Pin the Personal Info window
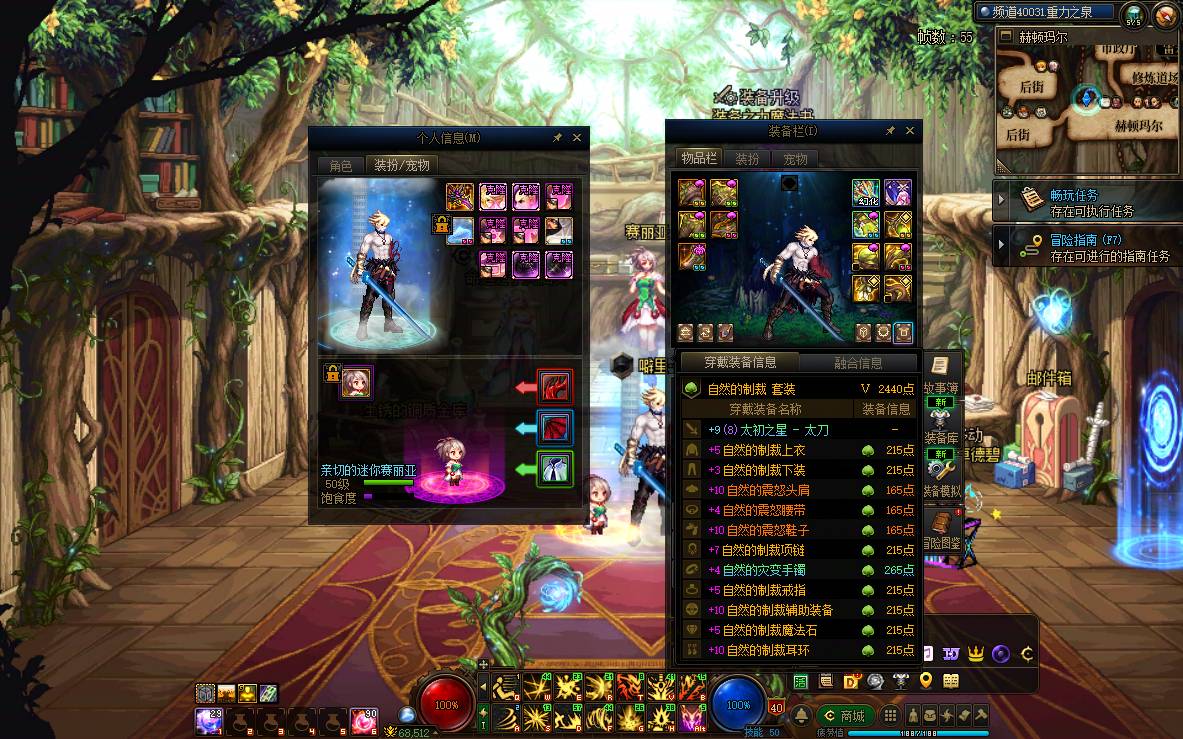The height and width of the screenshot is (739, 1183). pos(557,138)
